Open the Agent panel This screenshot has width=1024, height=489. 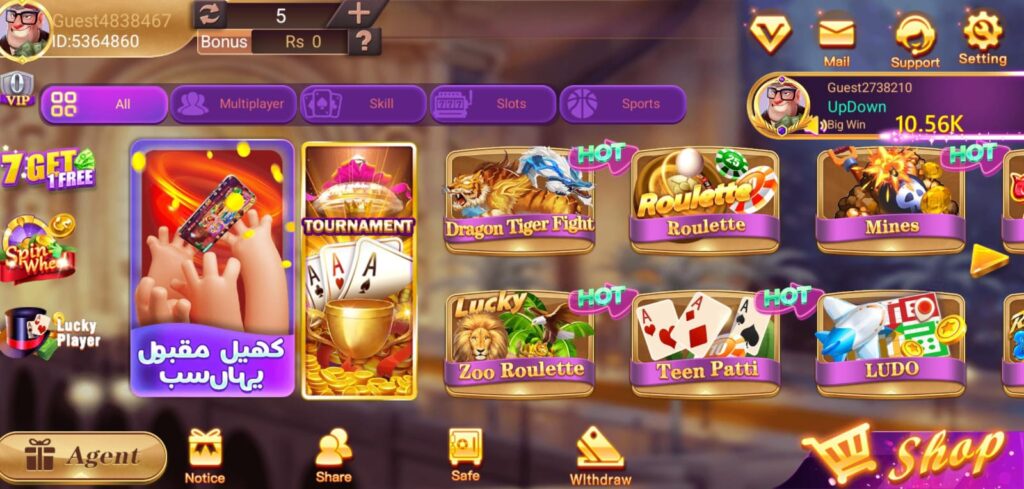[83, 457]
